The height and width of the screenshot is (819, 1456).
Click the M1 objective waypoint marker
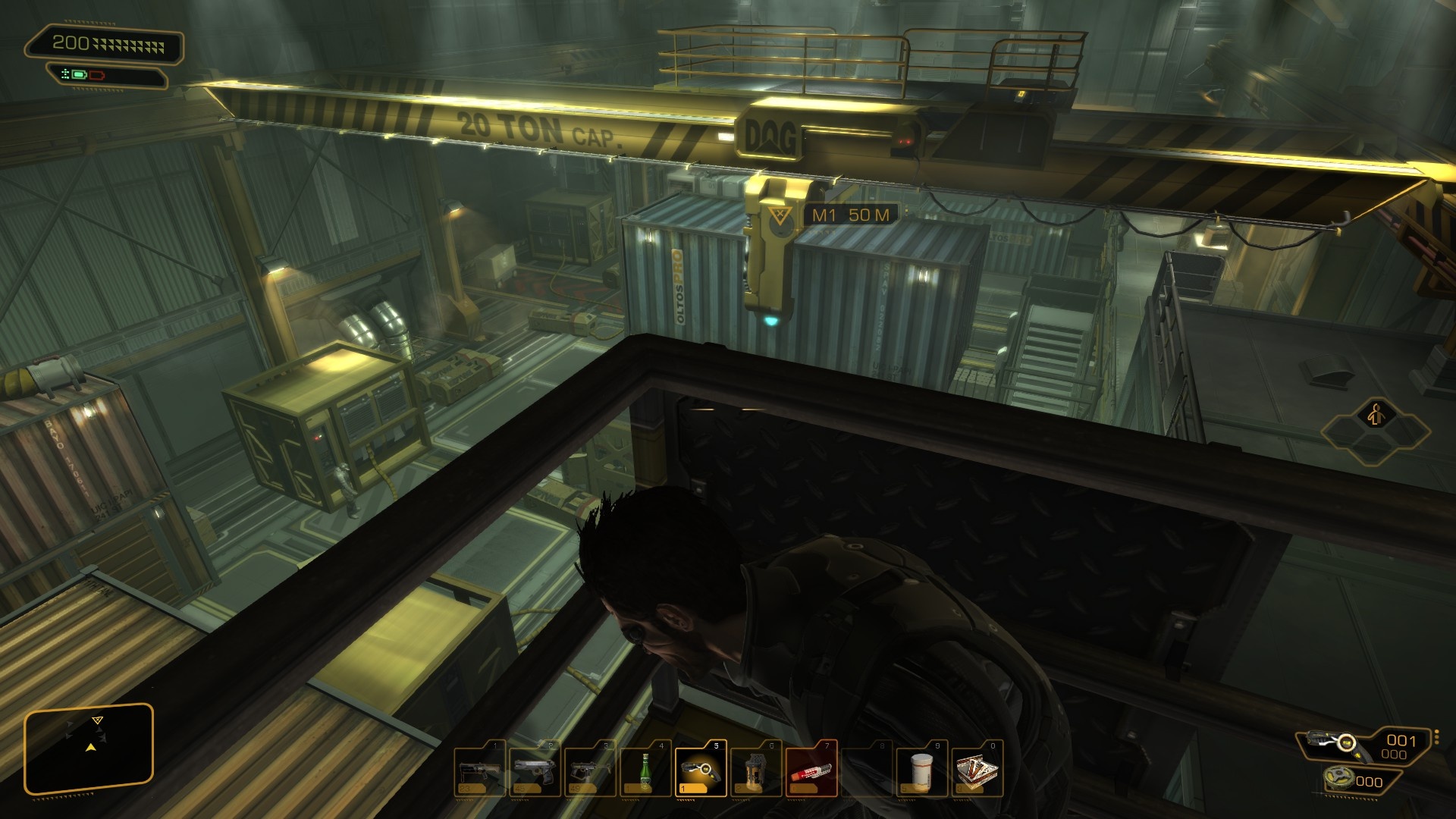tap(777, 217)
